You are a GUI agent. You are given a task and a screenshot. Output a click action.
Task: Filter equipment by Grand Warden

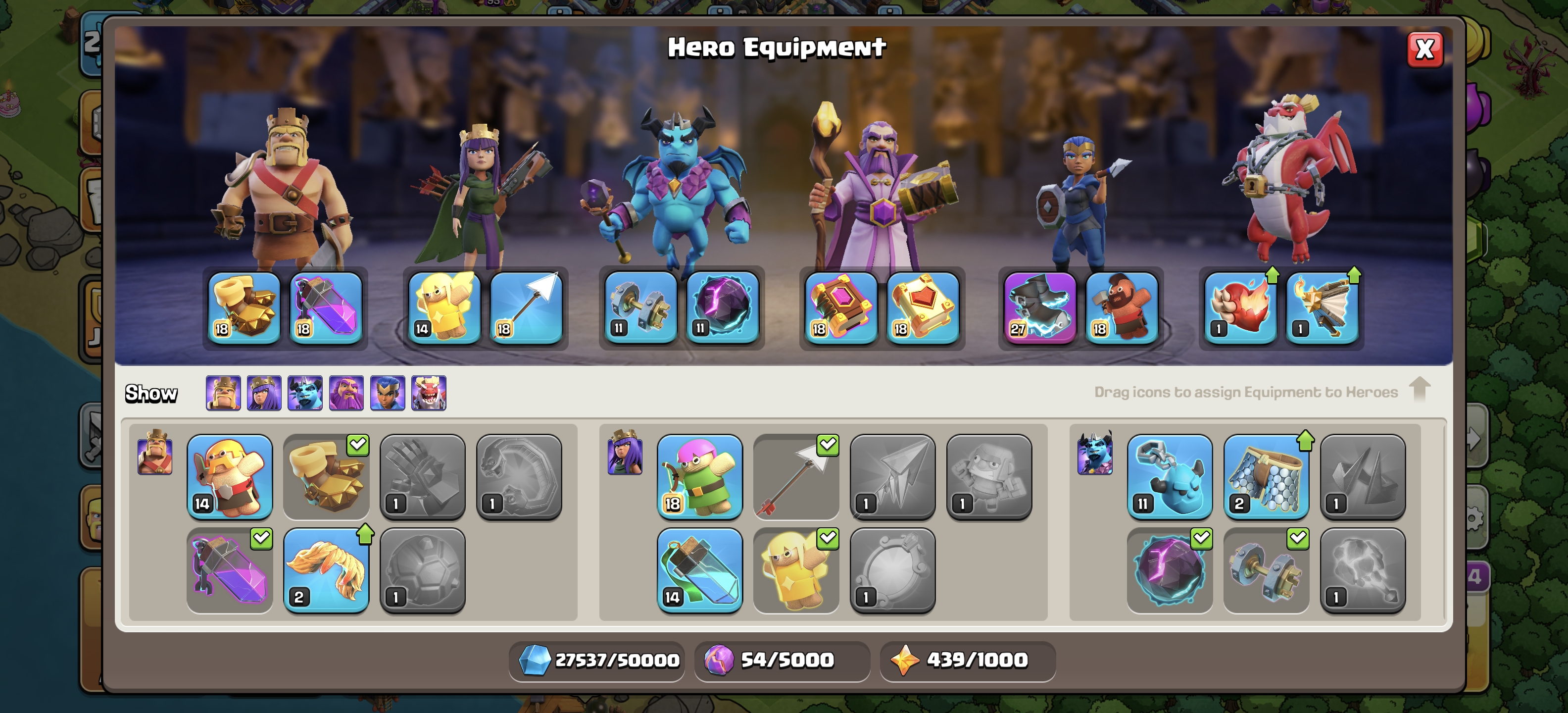click(346, 393)
